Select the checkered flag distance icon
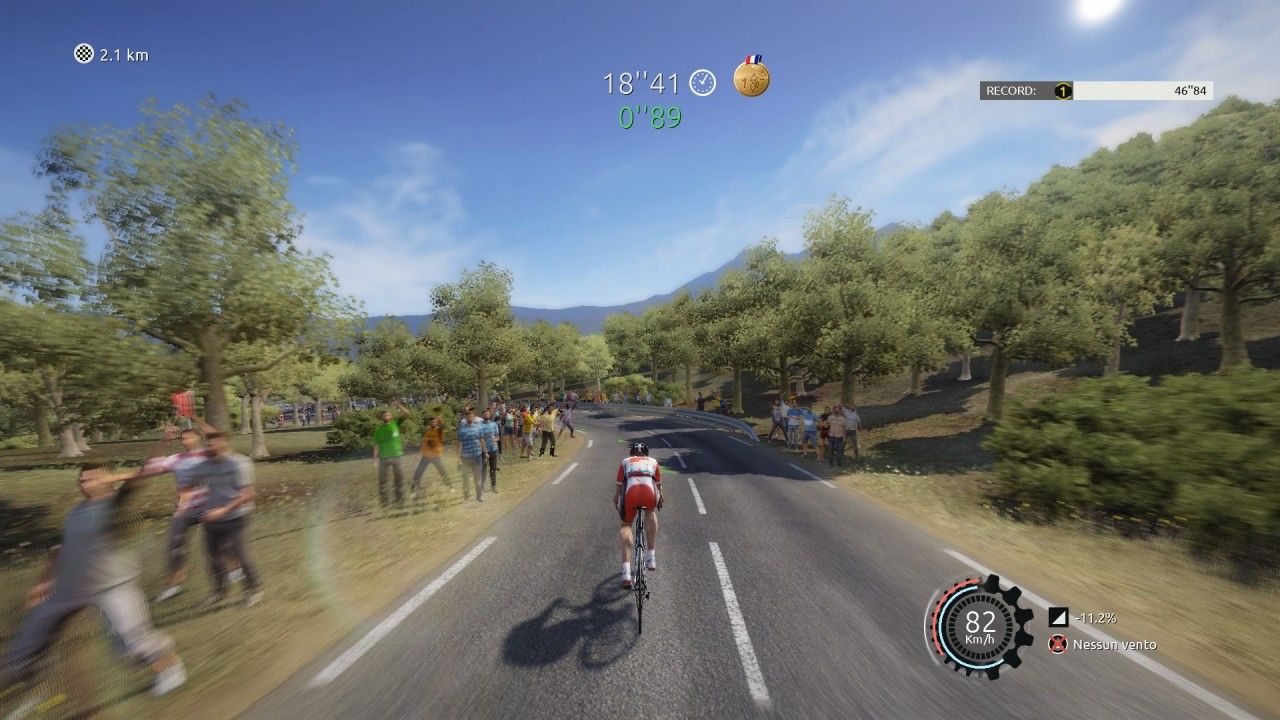 84,54
